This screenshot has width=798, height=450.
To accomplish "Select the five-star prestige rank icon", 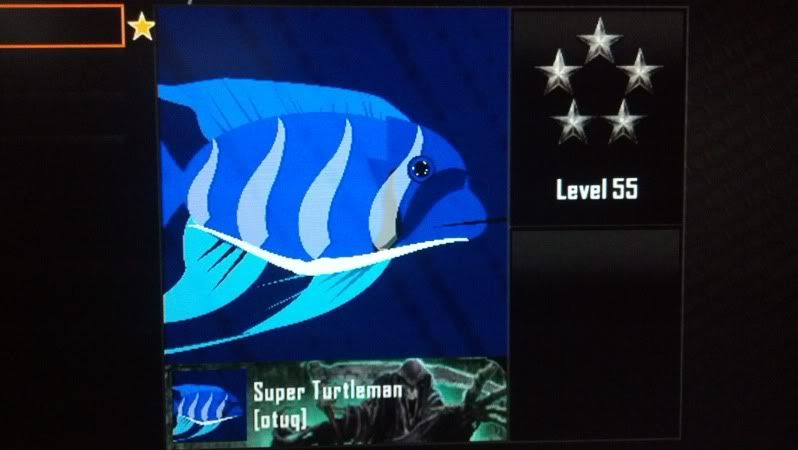I will click(598, 80).
